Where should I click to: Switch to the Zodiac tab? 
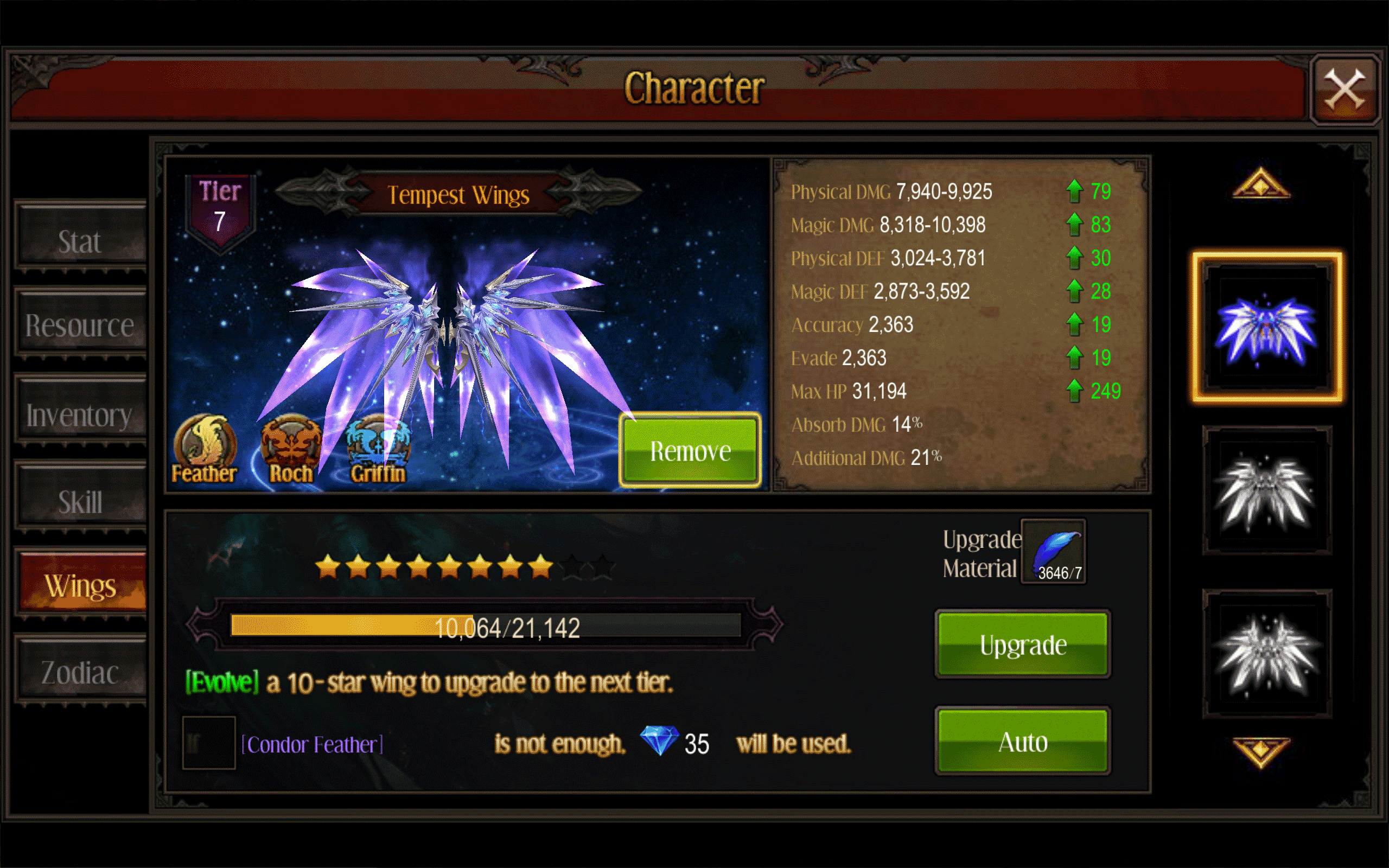[80, 672]
